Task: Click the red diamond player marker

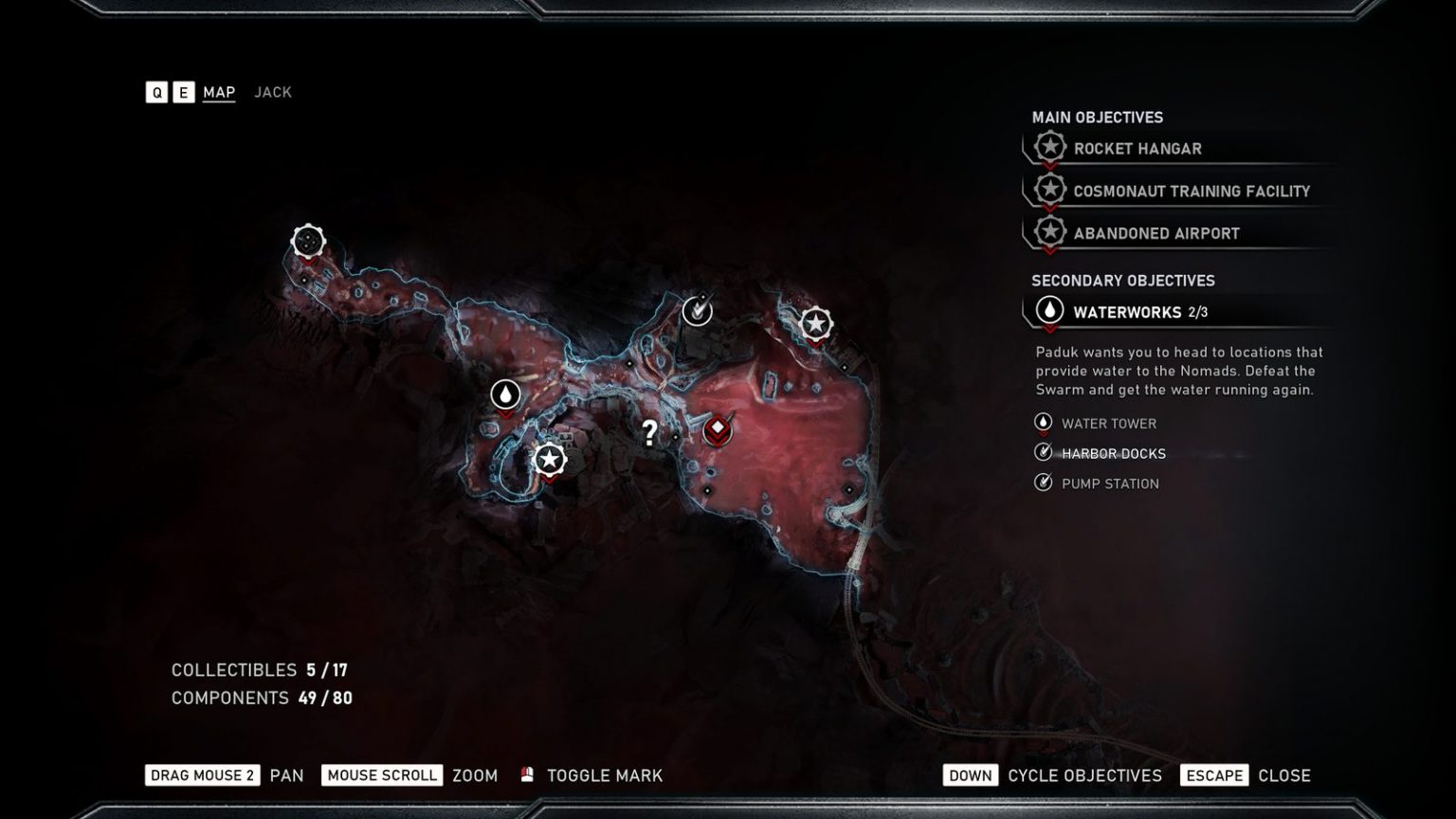Action: [718, 429]
